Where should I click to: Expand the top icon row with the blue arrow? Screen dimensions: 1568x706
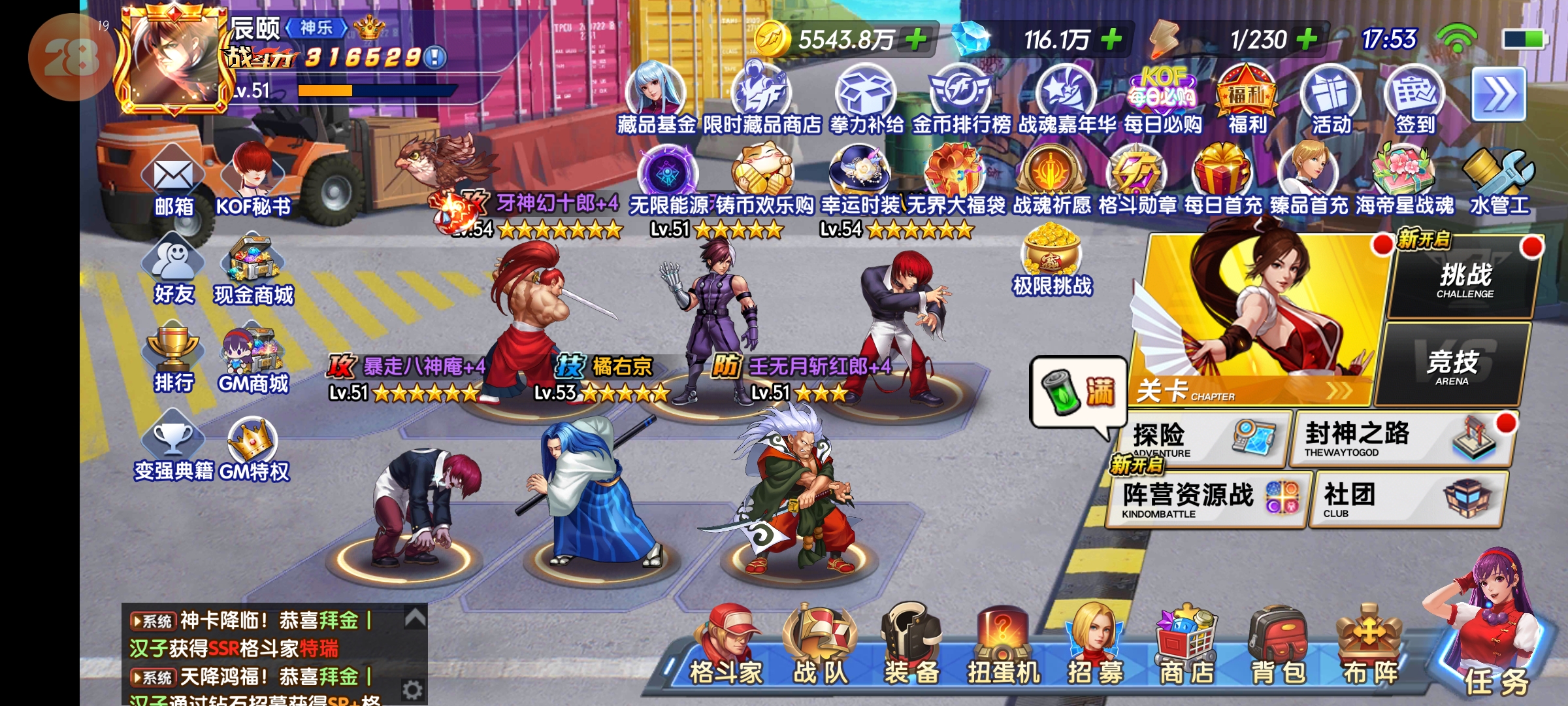coord(1499,95)
